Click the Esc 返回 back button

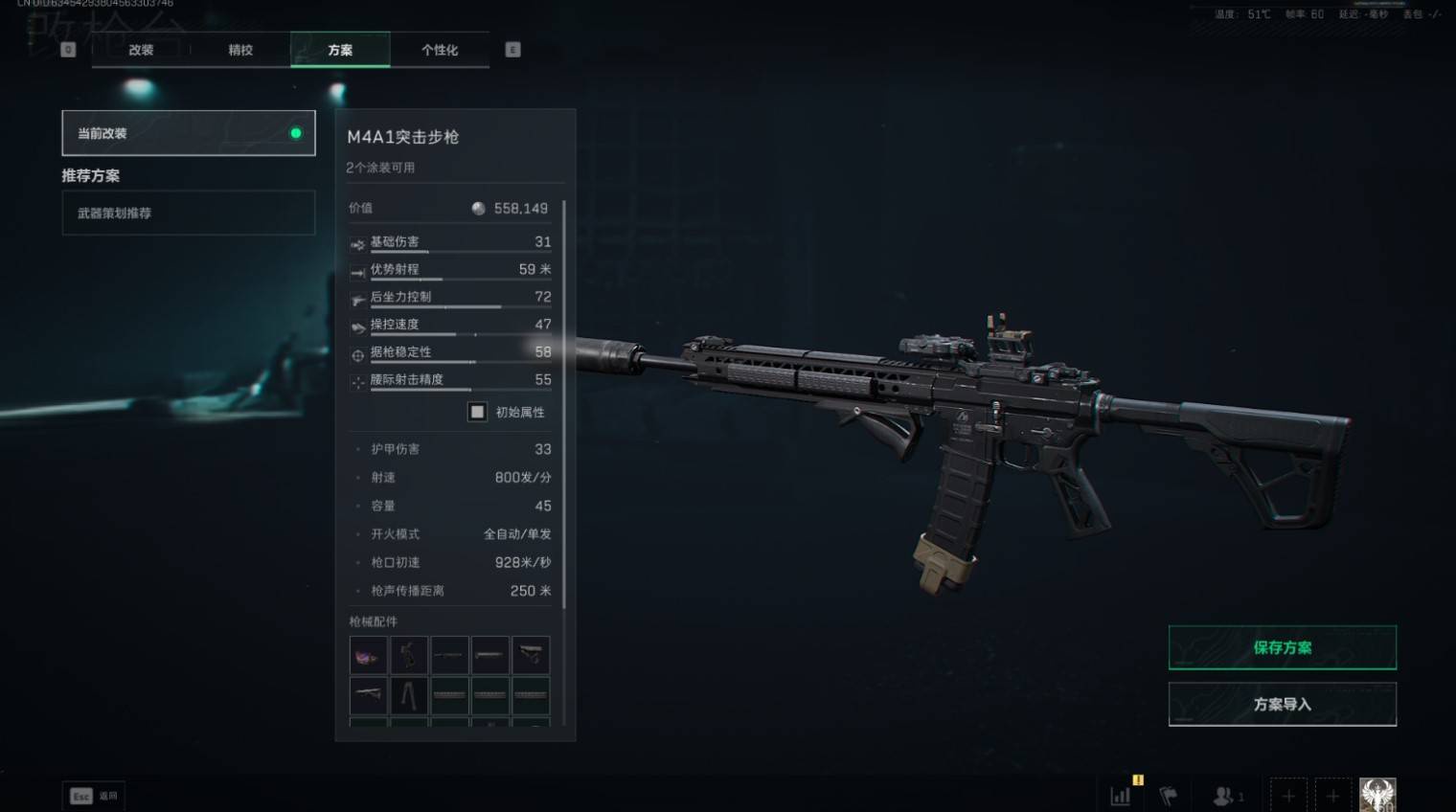coord(93,796)
